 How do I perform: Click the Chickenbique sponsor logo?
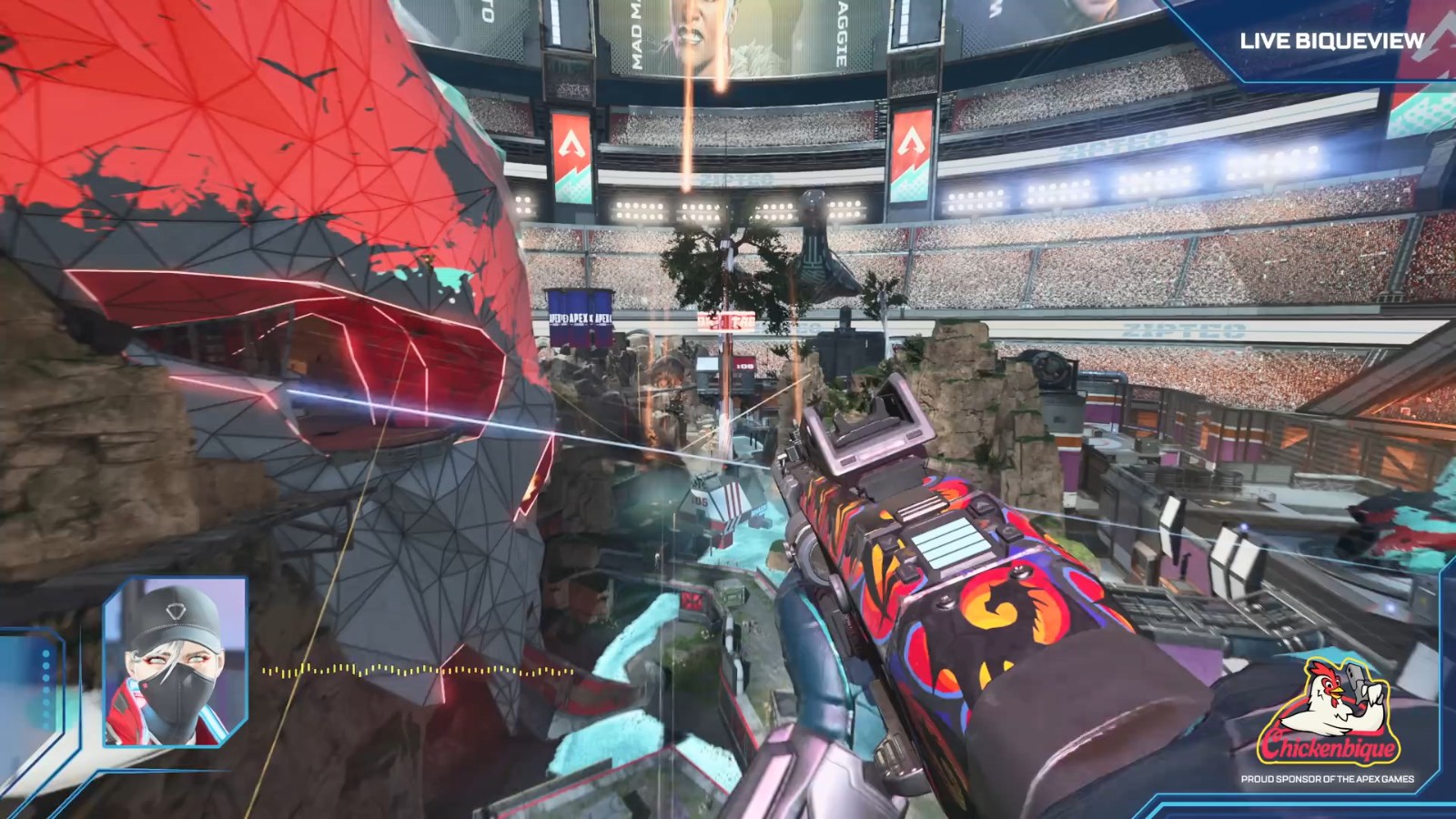pyautogui.click(x=1329, y=716)
